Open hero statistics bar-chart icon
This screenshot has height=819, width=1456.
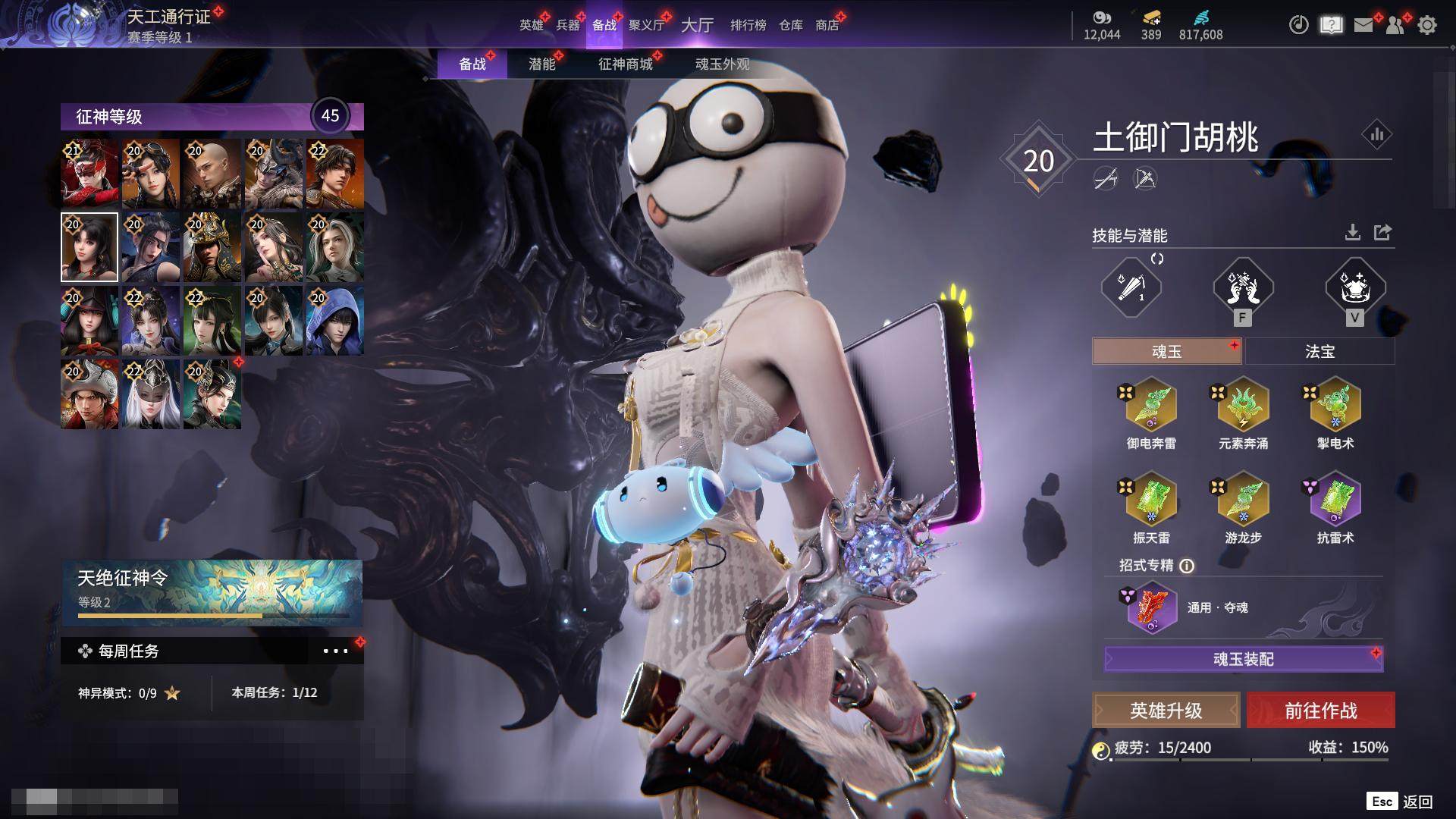click(x=1376, y=135)
